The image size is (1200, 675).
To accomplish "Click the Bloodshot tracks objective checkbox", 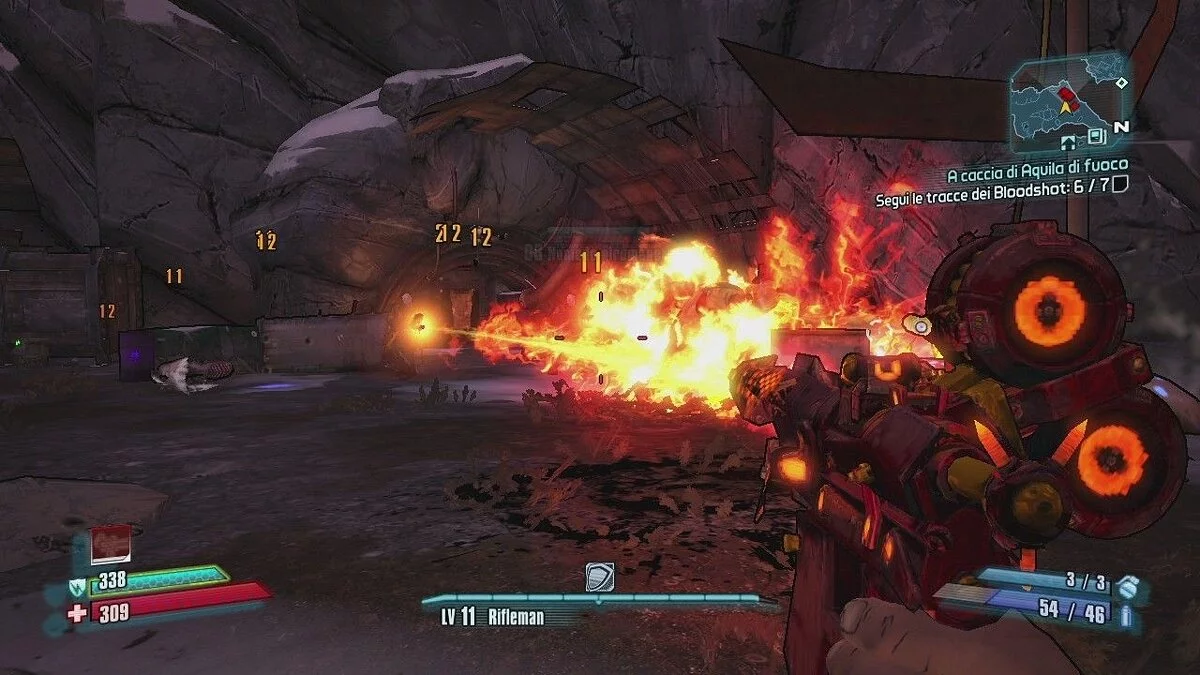I will [1120, 183].
